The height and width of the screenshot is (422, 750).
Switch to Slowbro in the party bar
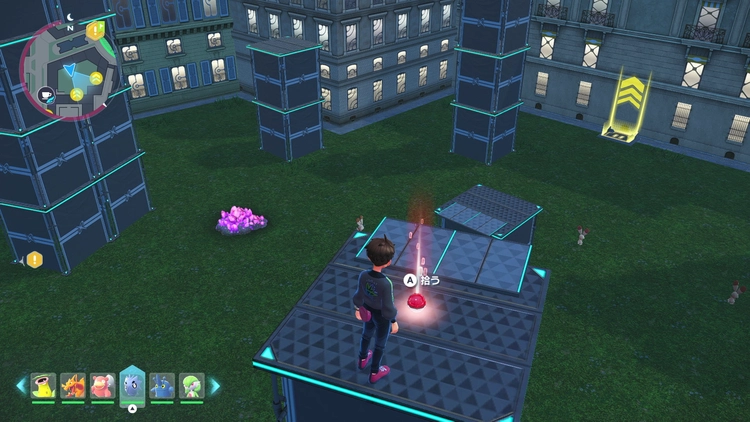pos(102,385)
